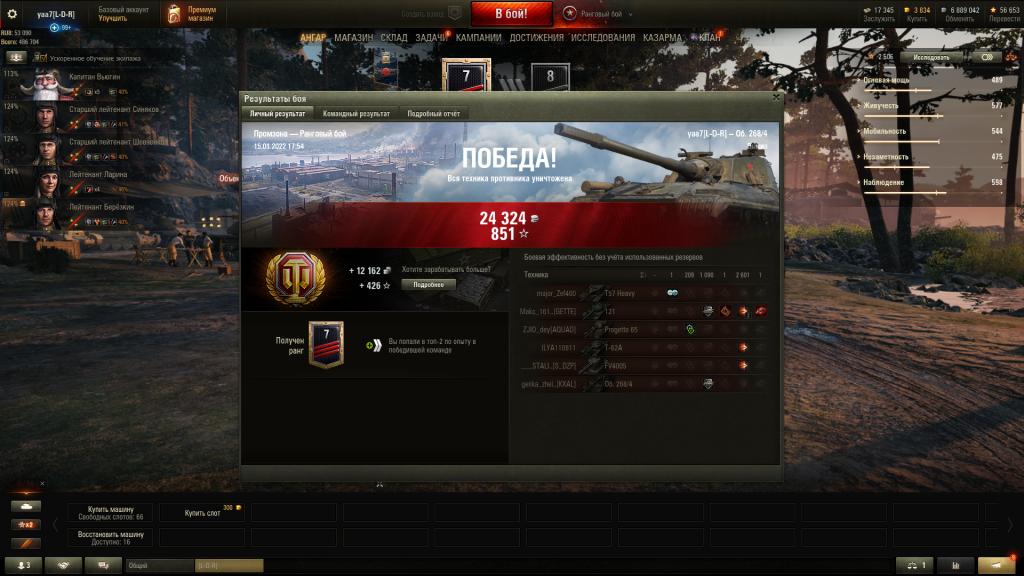The width and height of the screenshot is (1024, 576).
Task: Choose the Ранговый бой mode selector
Action: 598,13
